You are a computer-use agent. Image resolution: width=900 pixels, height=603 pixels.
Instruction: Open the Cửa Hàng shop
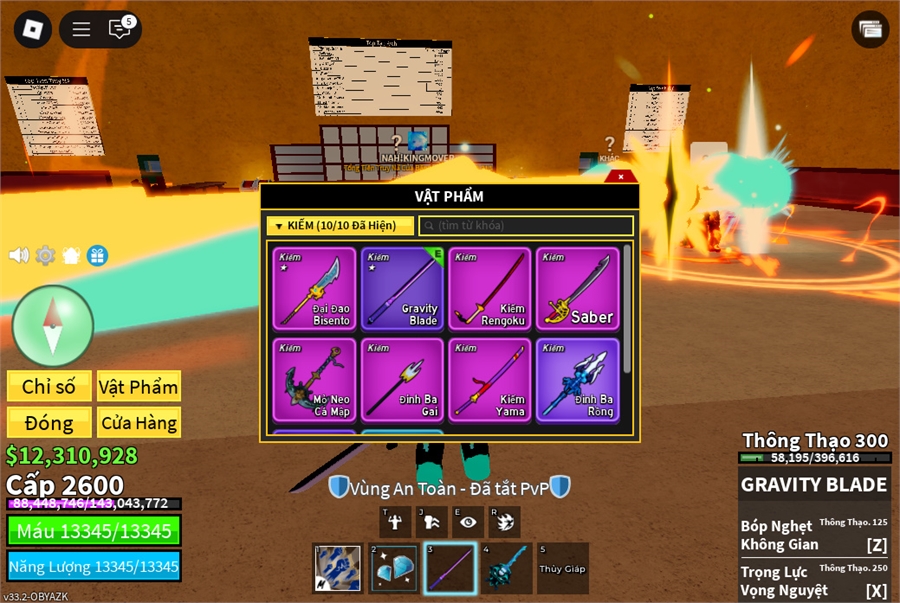tap(139, 422)
